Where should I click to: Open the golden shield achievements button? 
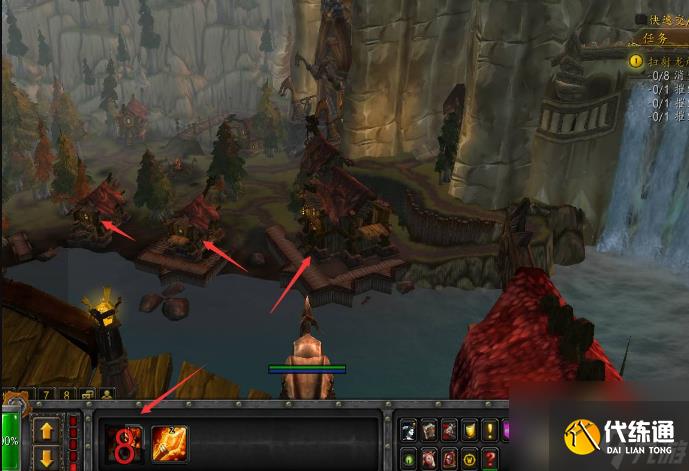pyautogui.click(x=469, y=430)
